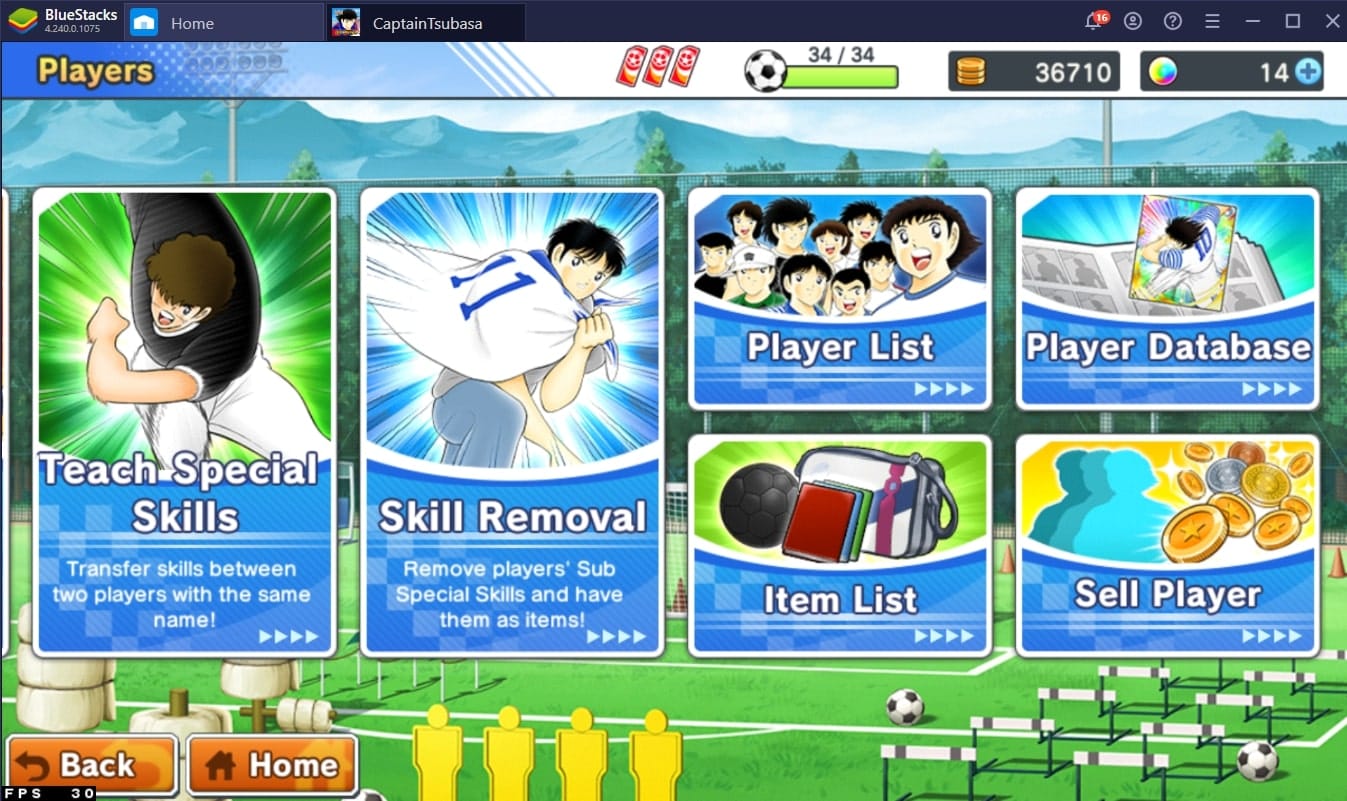
Task: Open the Player List
Action: (839, 299)
